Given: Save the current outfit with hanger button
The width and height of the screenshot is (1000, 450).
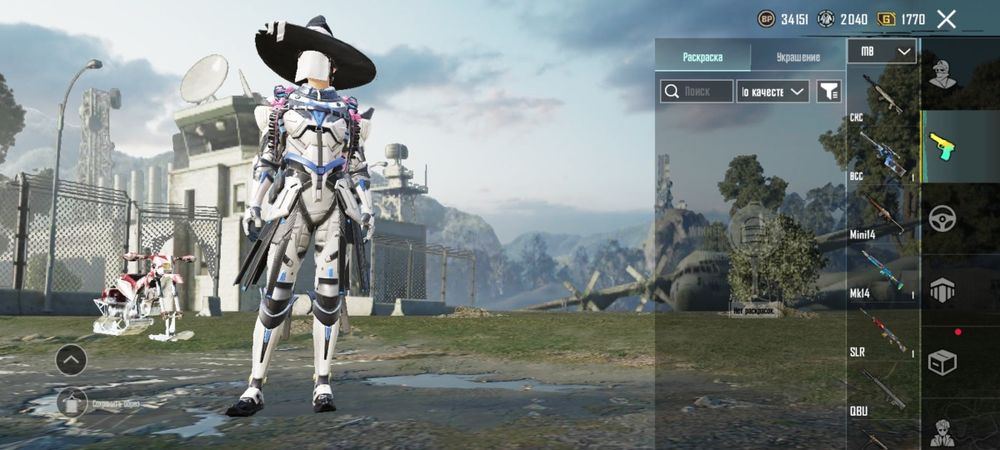Looking at the screenshot, I should click(x=71, y=403).
